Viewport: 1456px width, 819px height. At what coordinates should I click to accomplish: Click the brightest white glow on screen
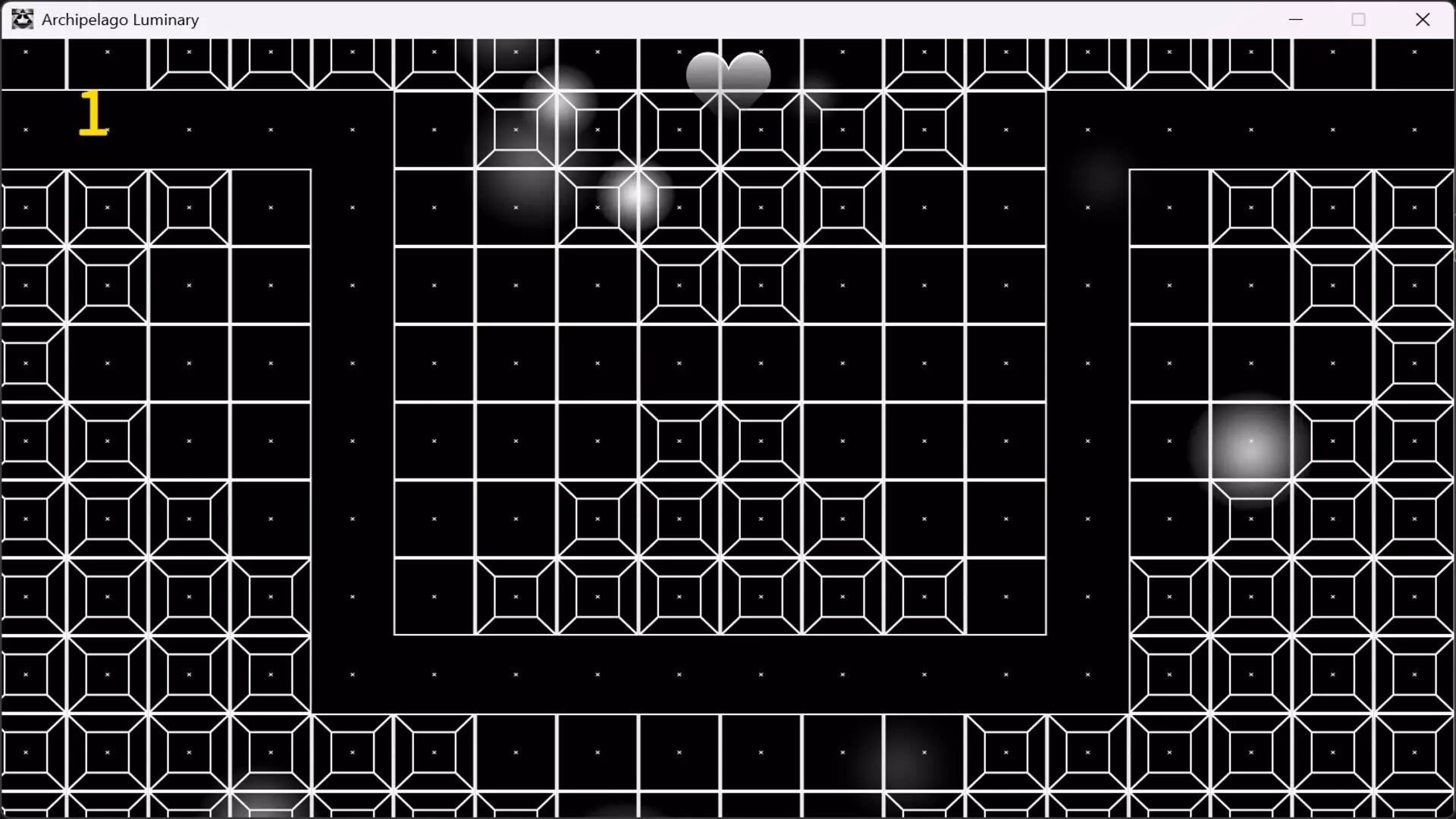pyautogui.click(x=635, y=196)
